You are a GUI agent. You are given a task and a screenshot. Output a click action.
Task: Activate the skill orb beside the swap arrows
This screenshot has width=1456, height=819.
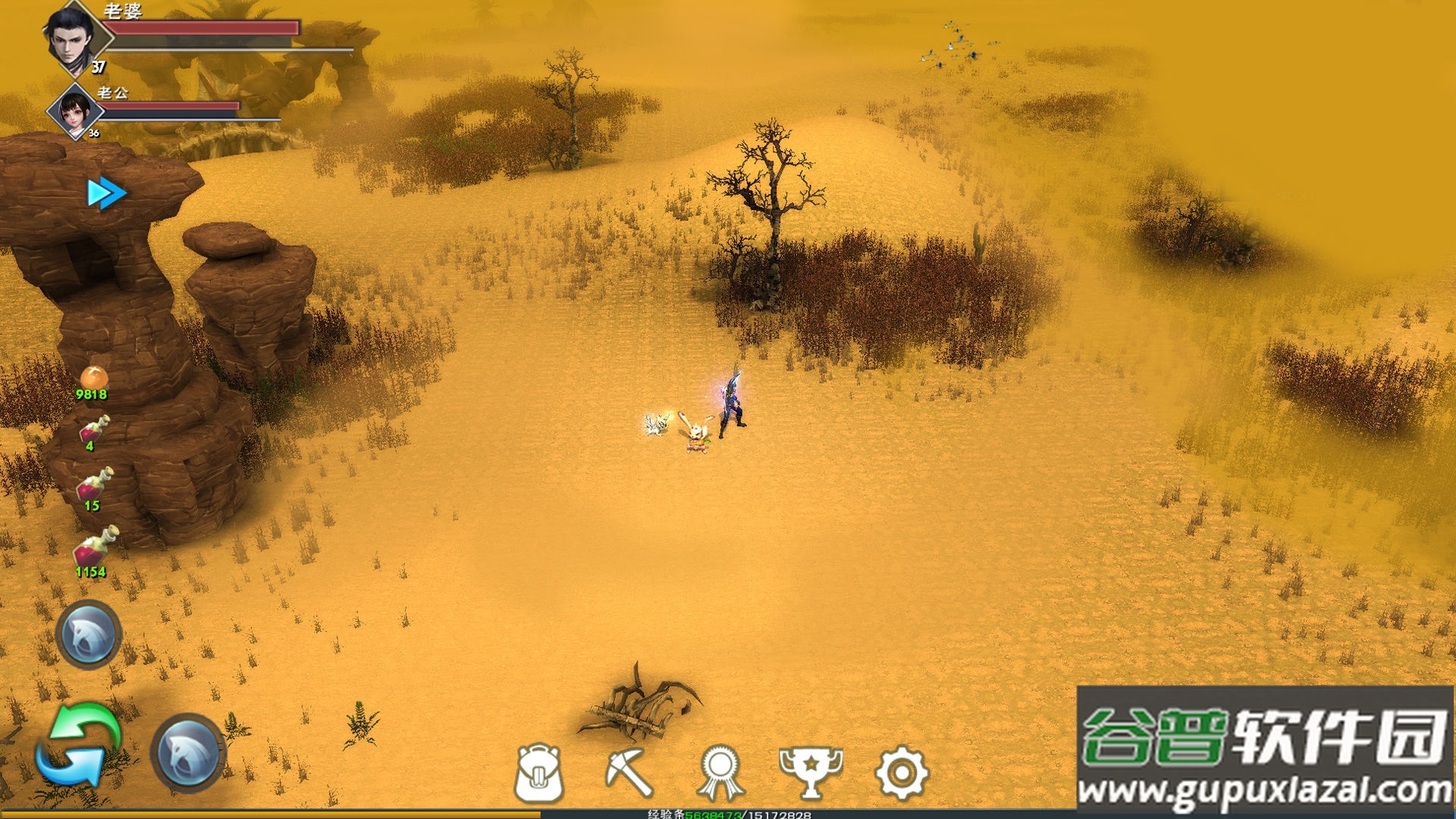point(189,752)
